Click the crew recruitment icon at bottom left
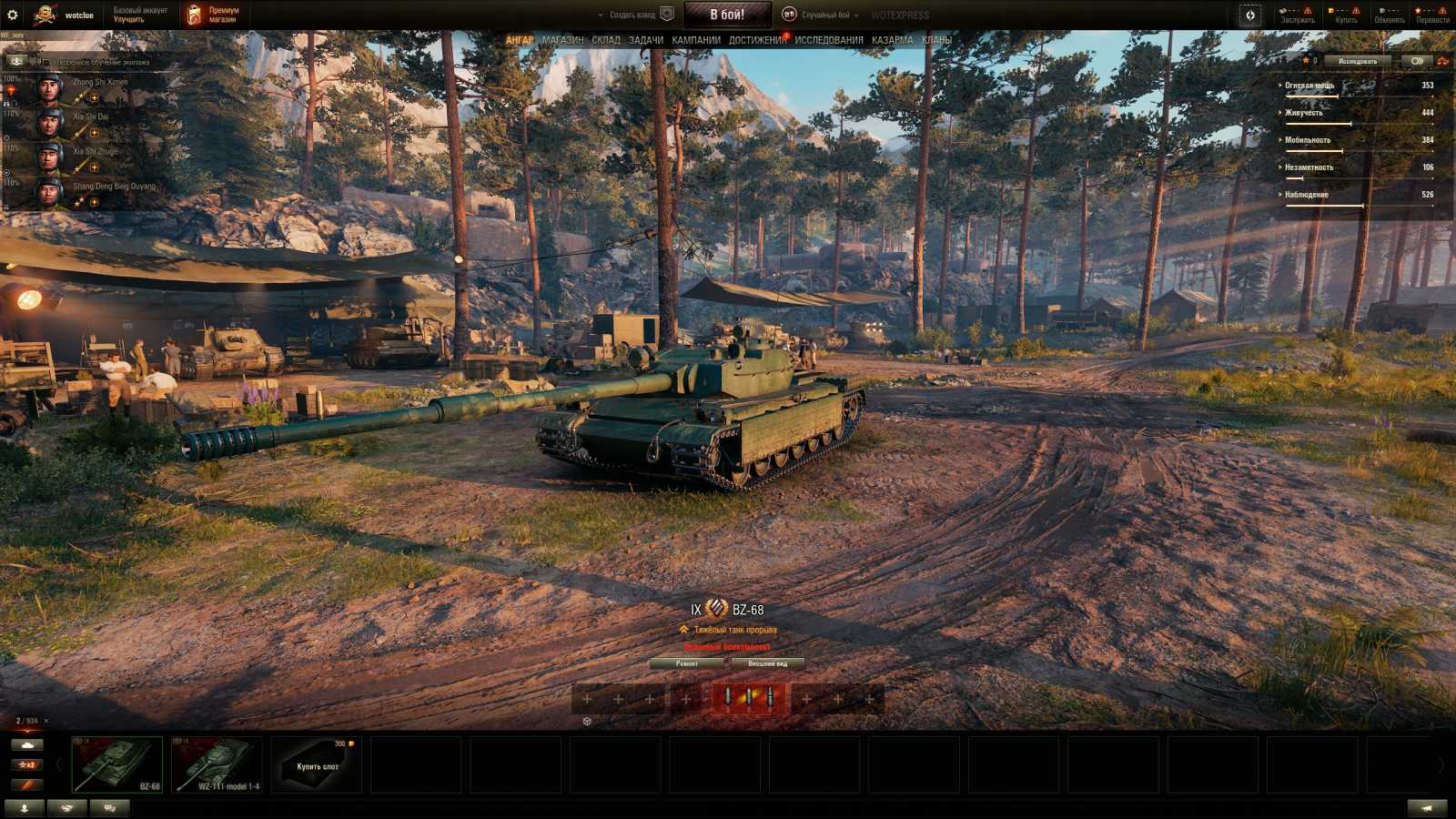1456x819 pixels. point(25,807)
